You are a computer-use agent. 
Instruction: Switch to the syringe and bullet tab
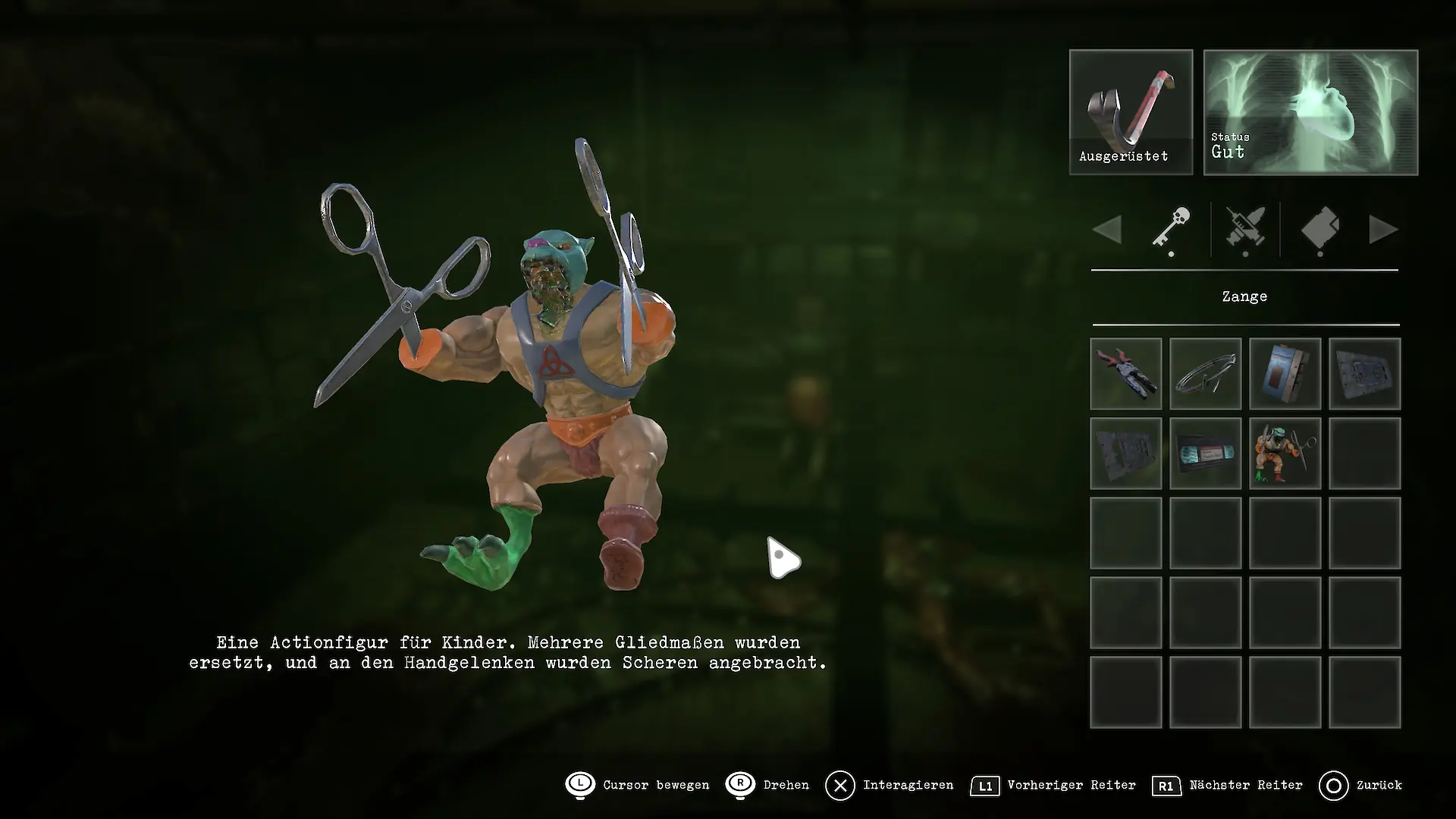(1245, 229)
